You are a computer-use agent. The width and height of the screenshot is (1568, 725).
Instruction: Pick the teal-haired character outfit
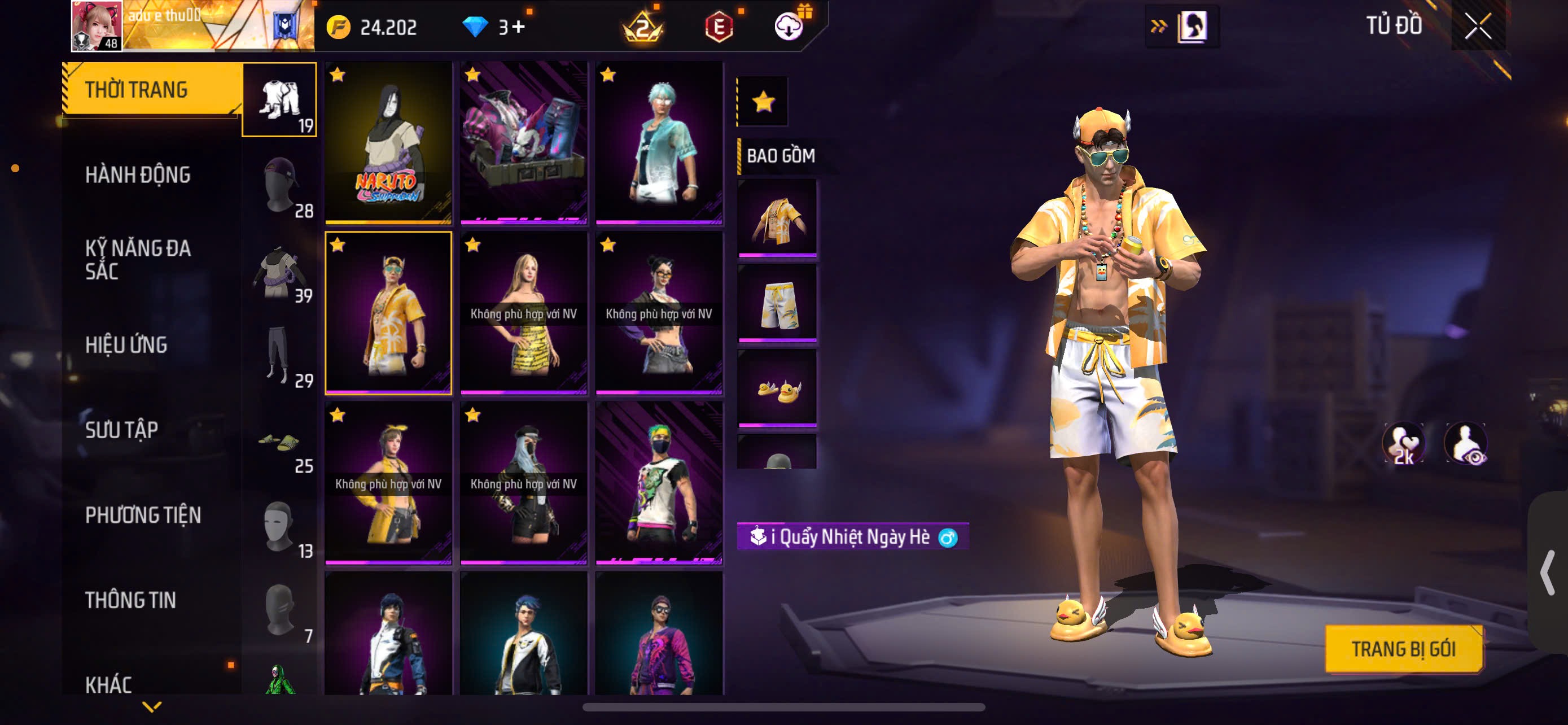(659, 142)
